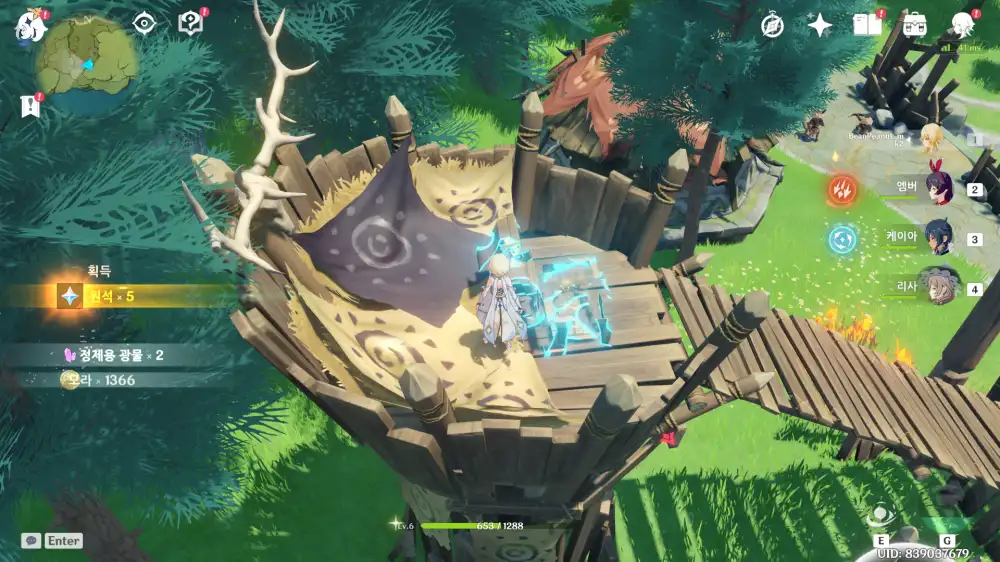Open the quest banner icon
Image resolution: width=1000 pixels, height=562 pixels.
click(29, 105)
